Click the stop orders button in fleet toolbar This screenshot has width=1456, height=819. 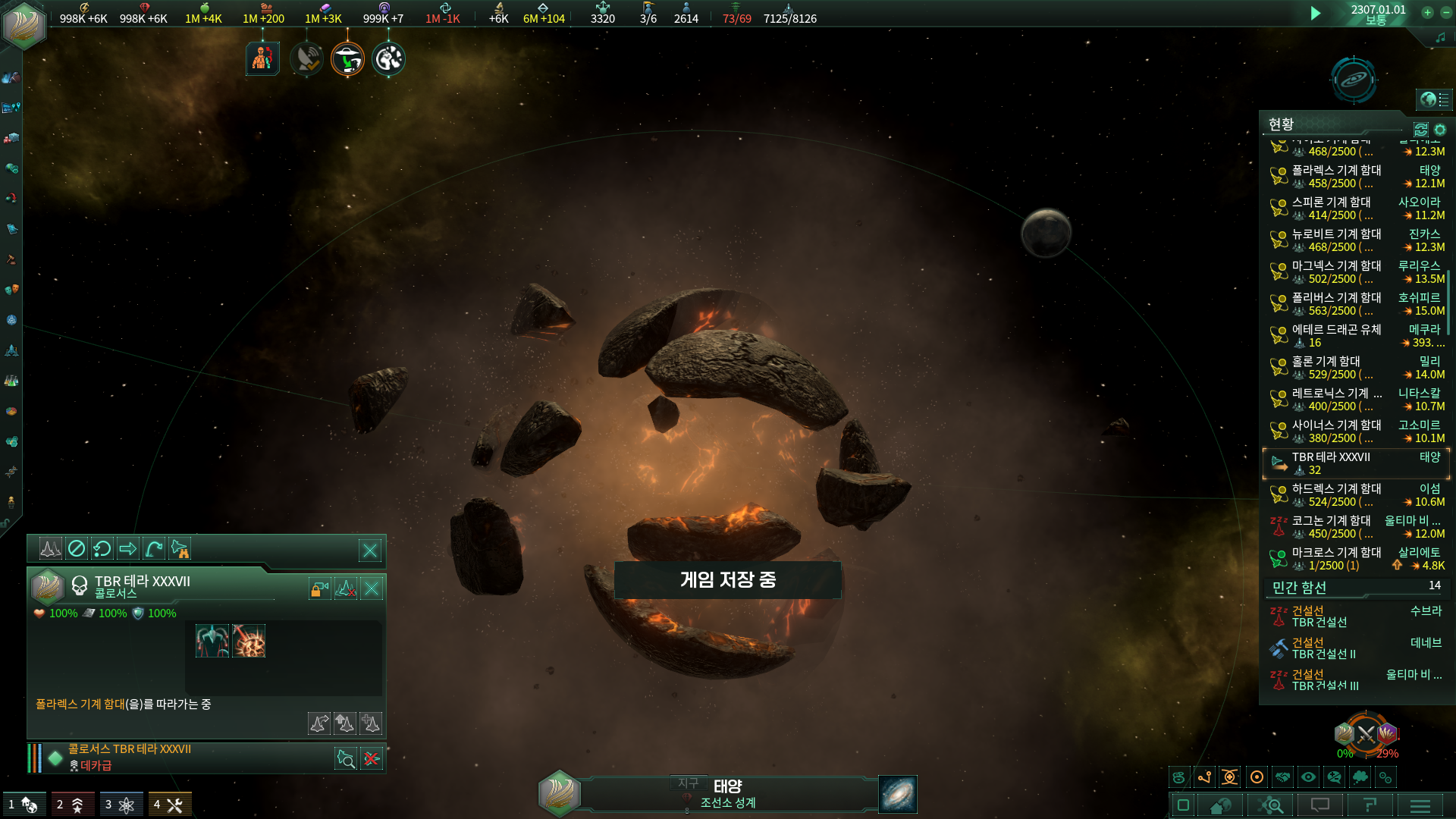point(77,548)
